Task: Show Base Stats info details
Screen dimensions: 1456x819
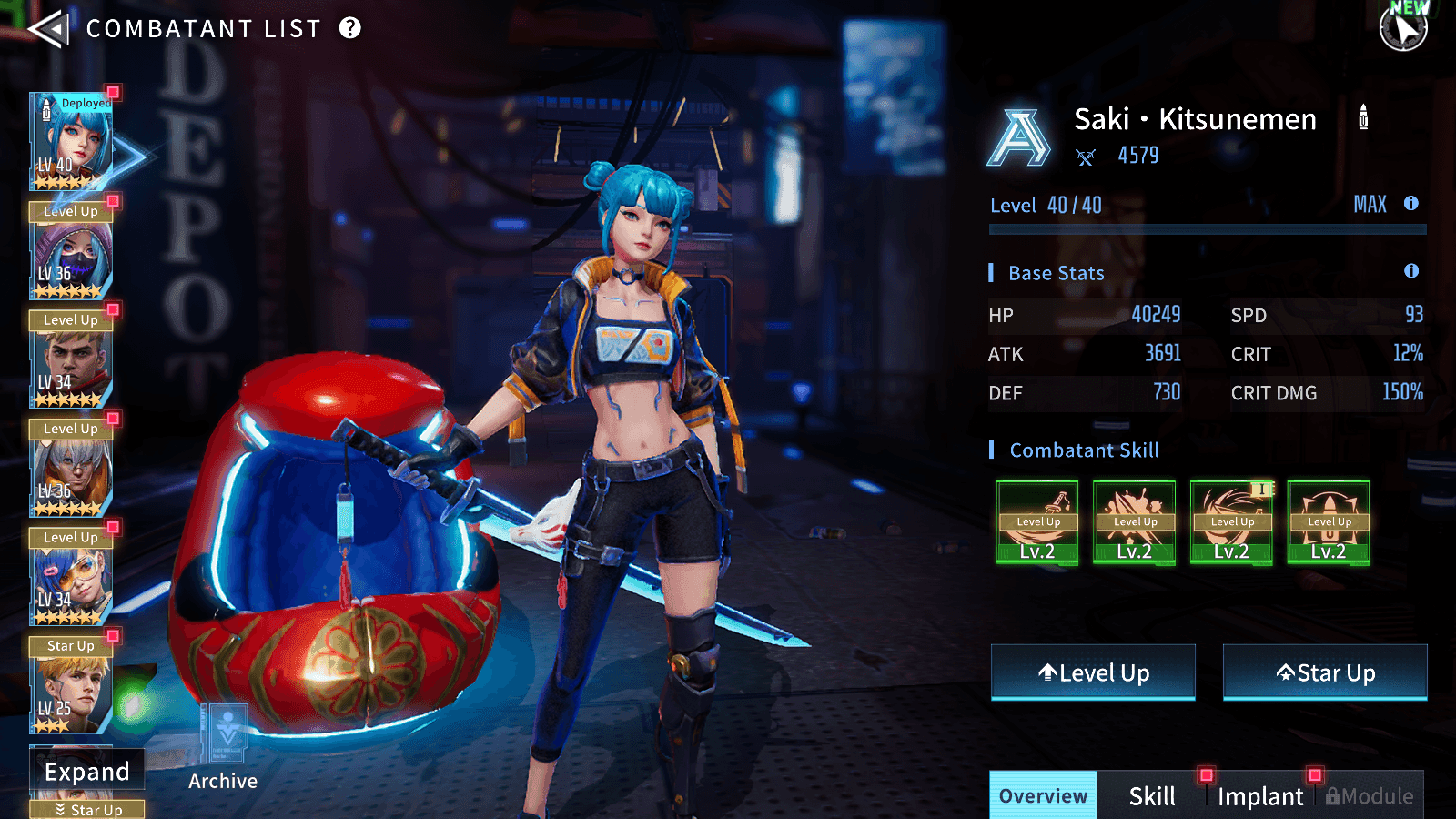Action: pos(1411,271)
